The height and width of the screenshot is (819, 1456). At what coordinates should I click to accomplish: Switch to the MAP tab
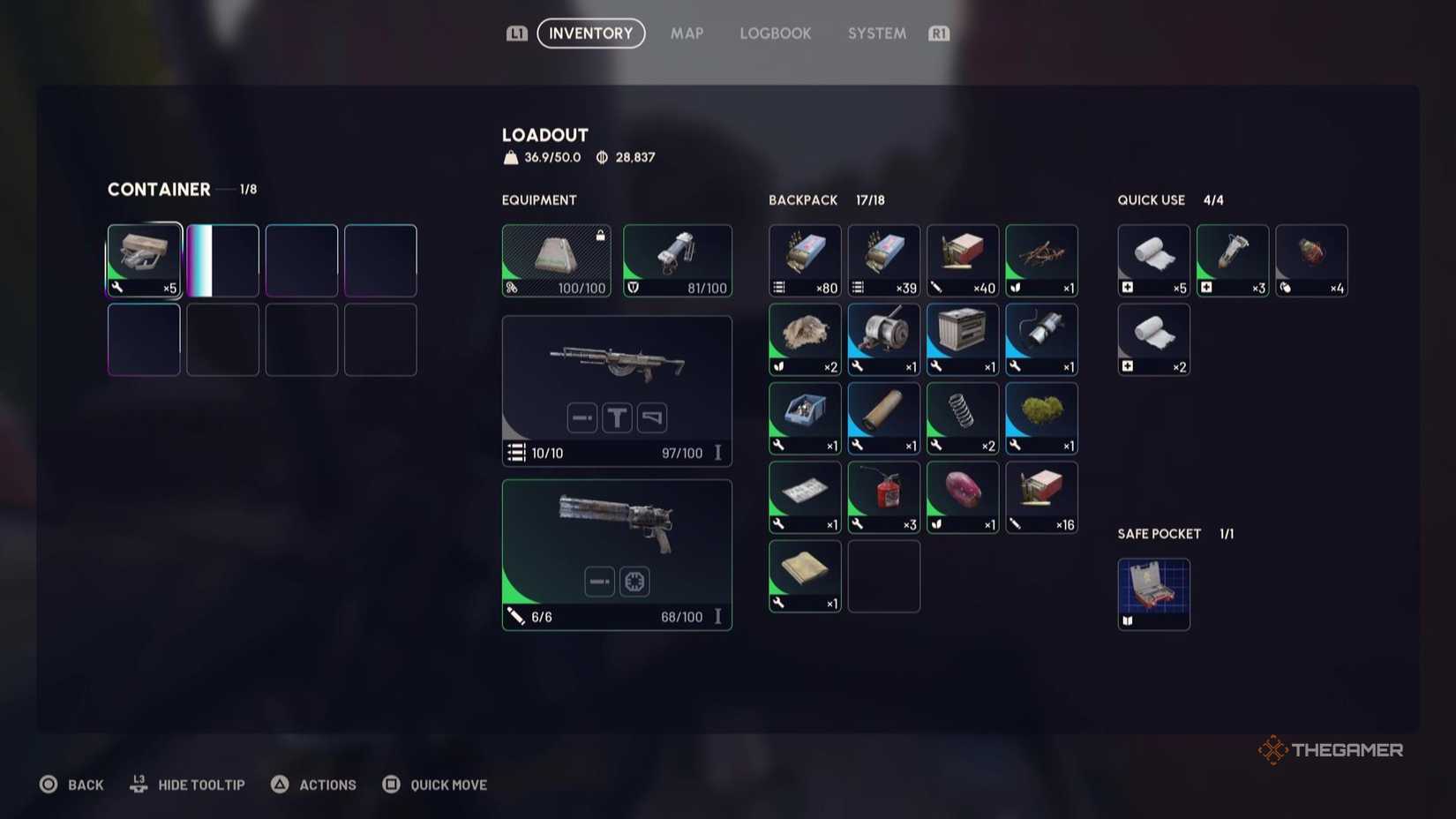click(x=687, y=34)
